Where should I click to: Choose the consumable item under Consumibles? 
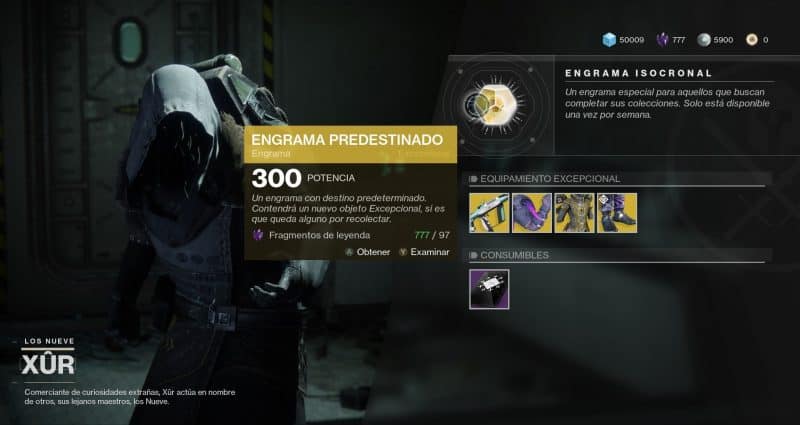pyautogui.click(x=489, y=289)
